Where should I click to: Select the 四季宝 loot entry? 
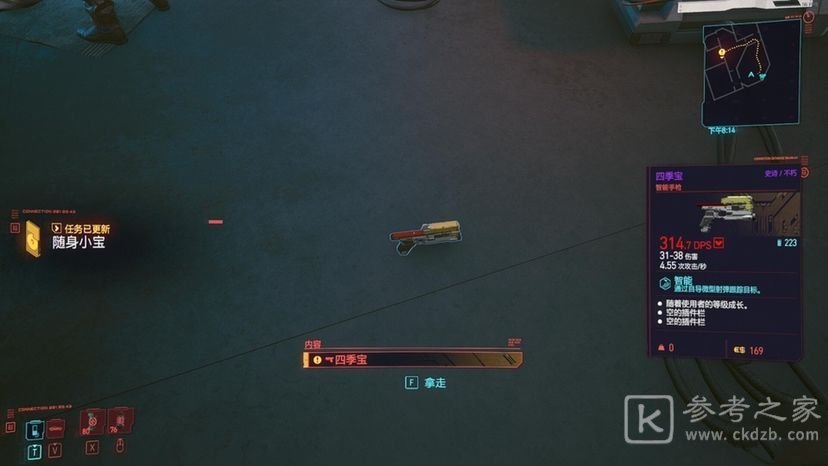pos(412,359)
